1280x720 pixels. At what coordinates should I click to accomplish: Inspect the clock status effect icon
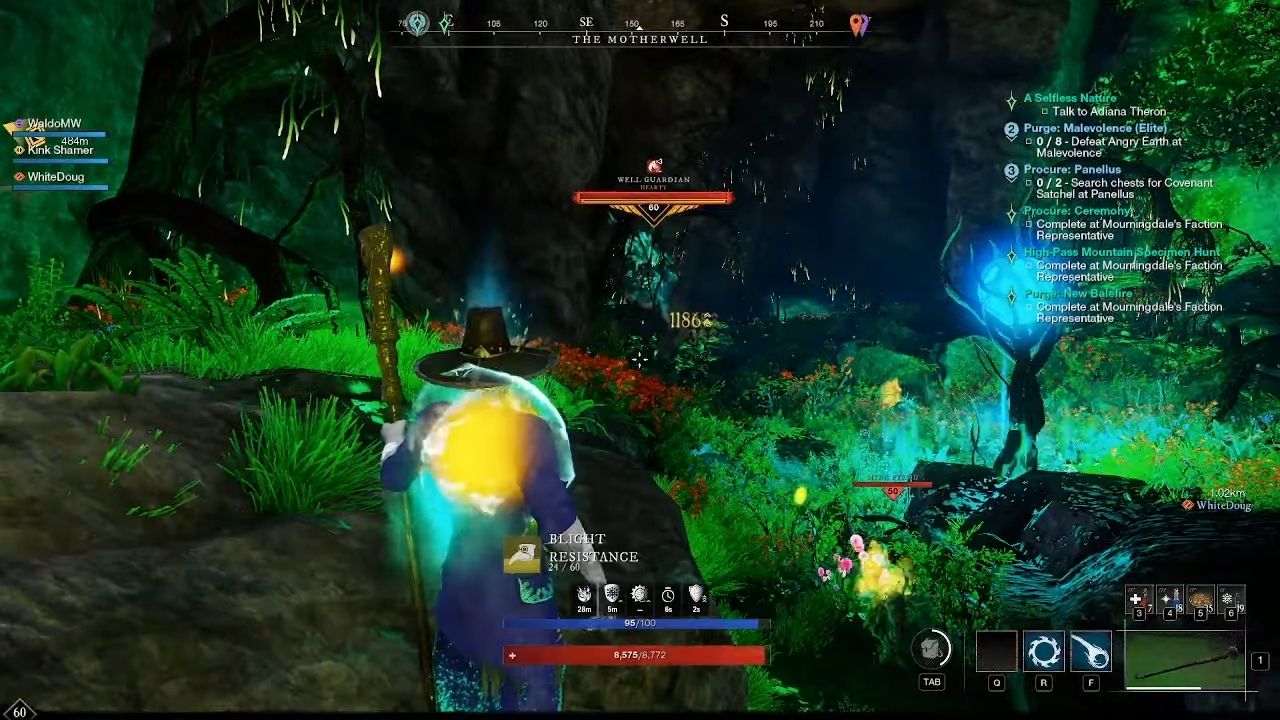pos(668,595)
